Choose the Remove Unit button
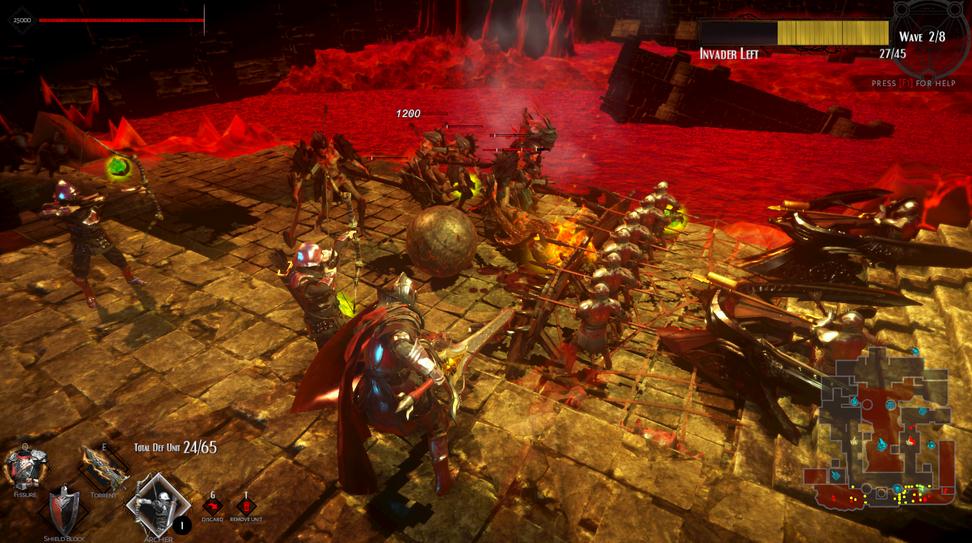This screenshot has height=543, width=972. [246, 506]
